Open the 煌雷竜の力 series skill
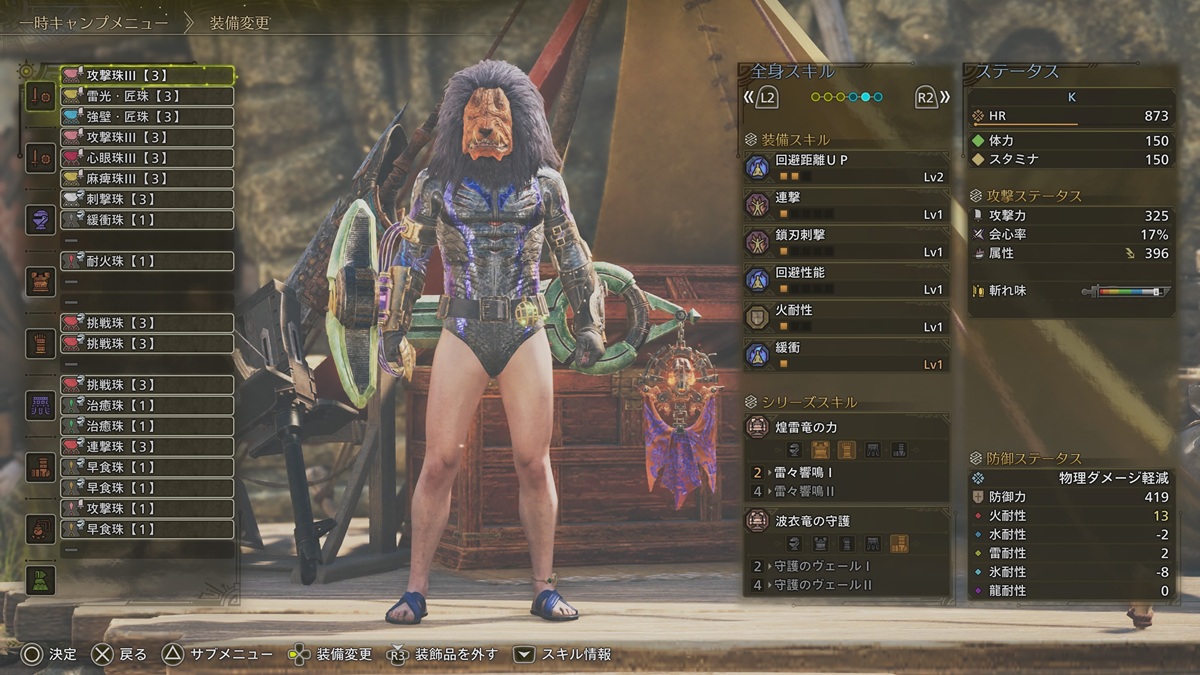Image resolution: width=1200 pixels, height=675 pixels. (x=846, y=428)
